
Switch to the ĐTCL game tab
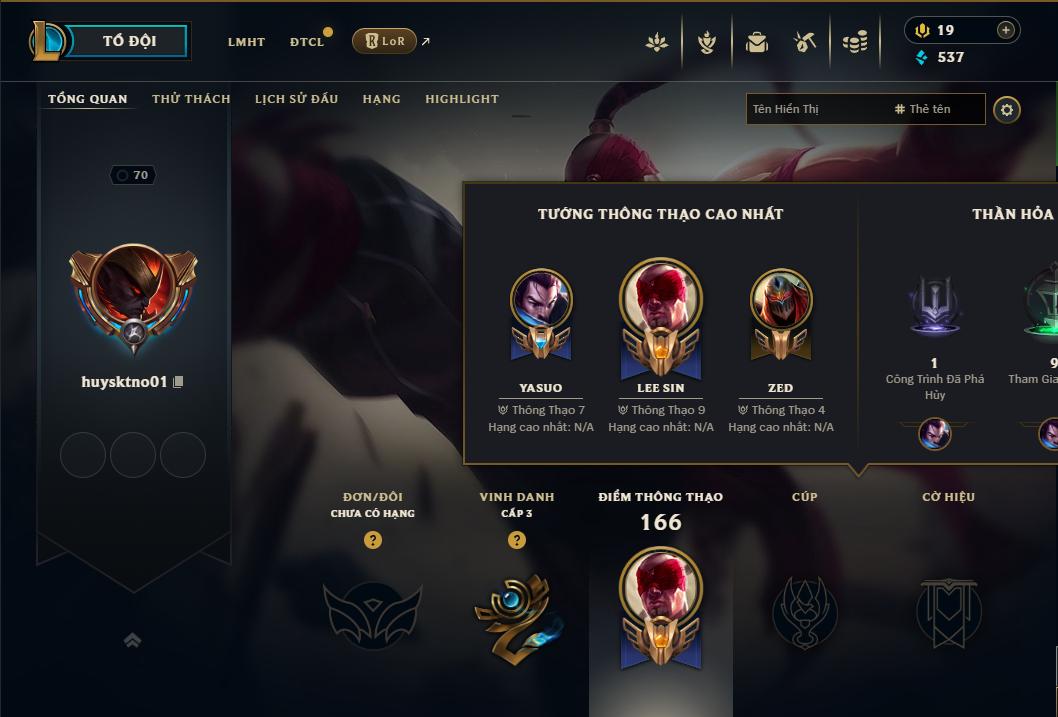point(307,42)
